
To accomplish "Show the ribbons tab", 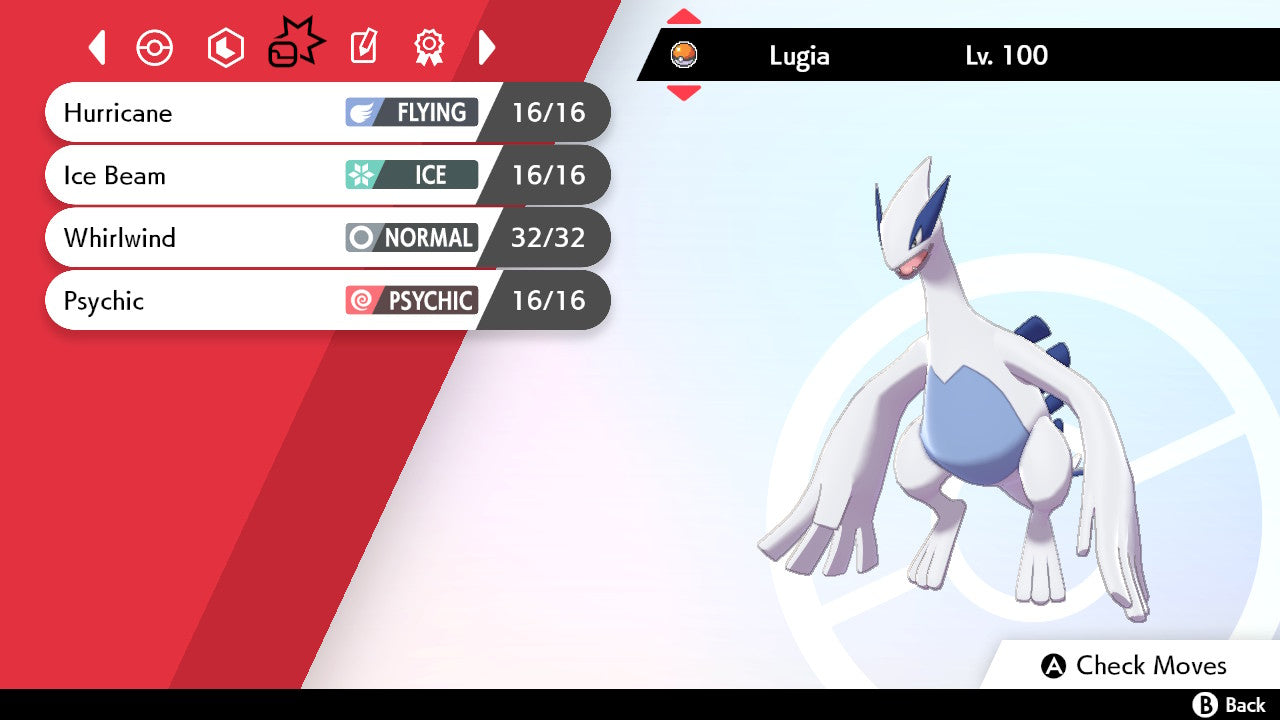I will (429, 47).
